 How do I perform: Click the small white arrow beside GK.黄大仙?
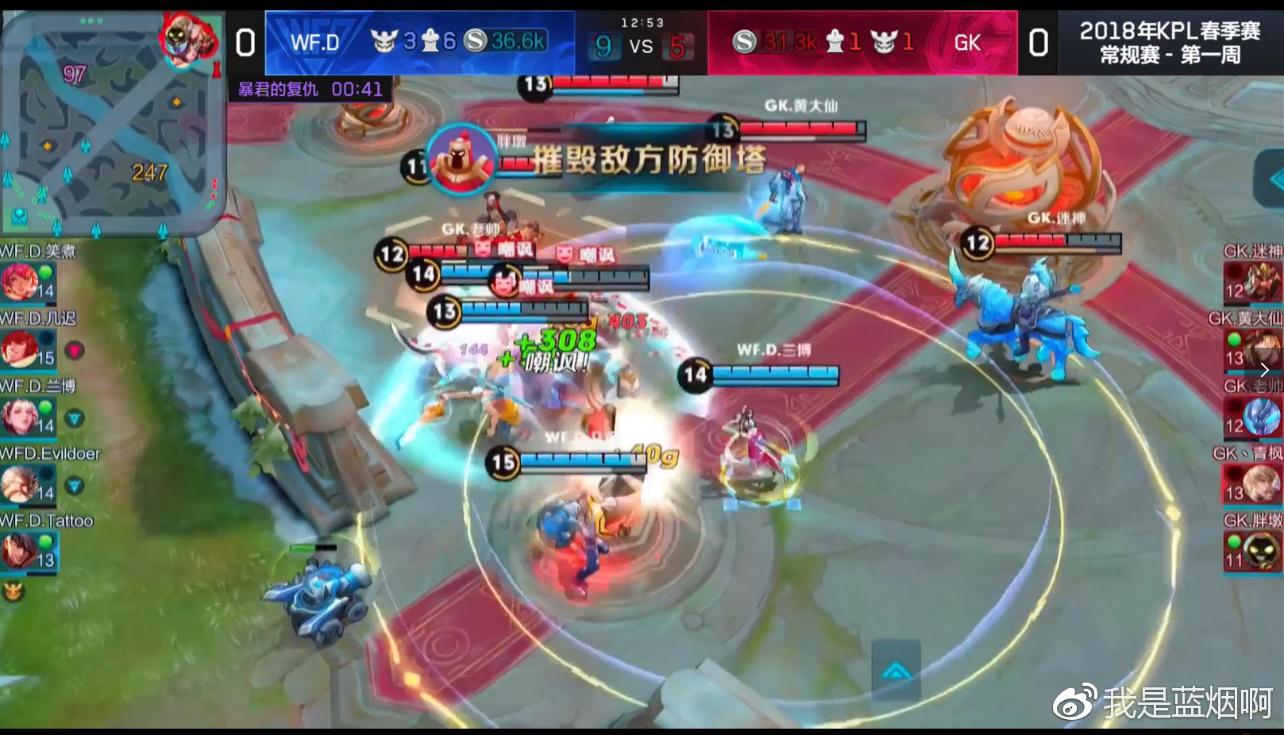[x=1264, y=369]
